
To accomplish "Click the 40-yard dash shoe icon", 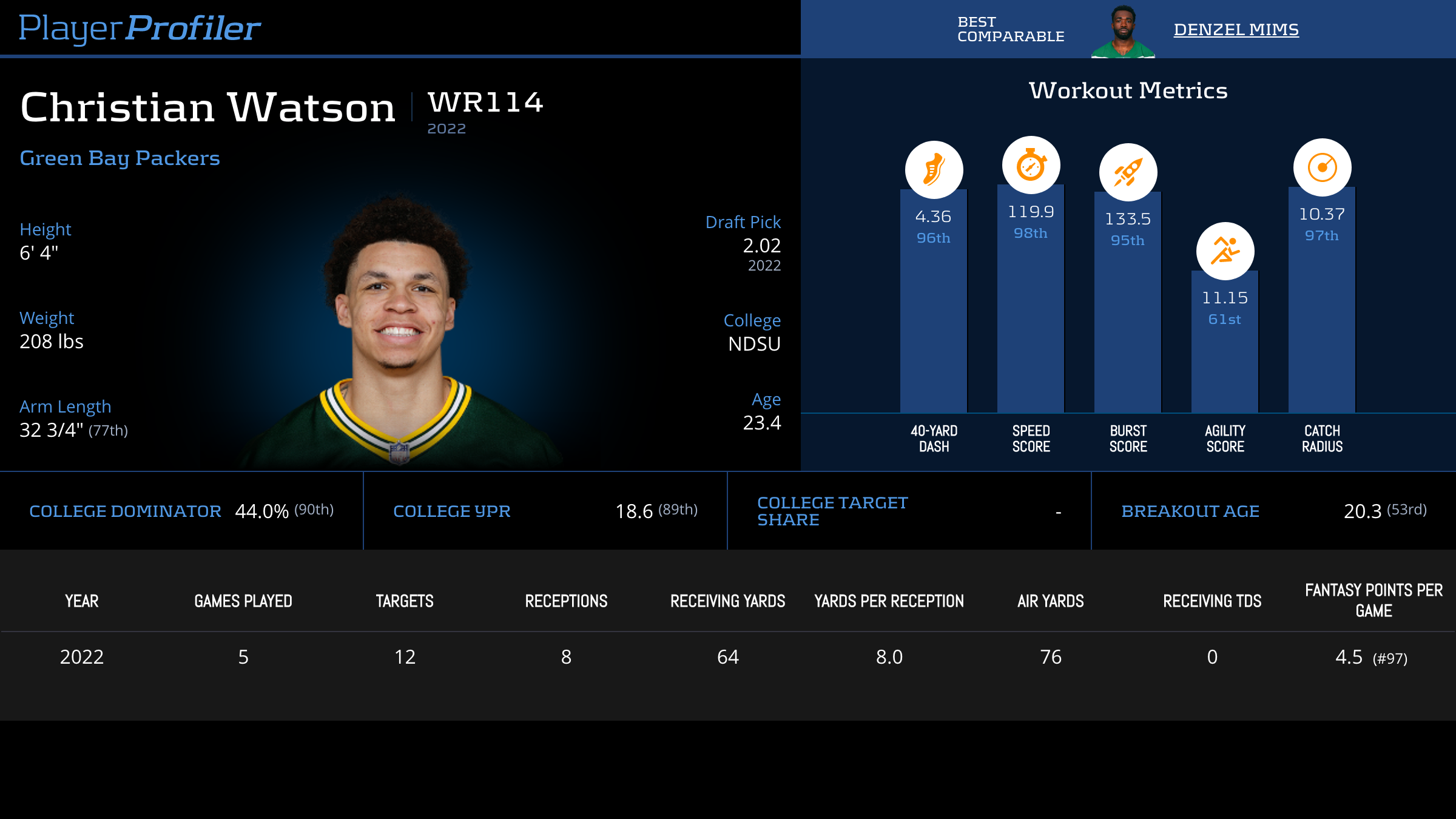I will (x=934, y=169).
